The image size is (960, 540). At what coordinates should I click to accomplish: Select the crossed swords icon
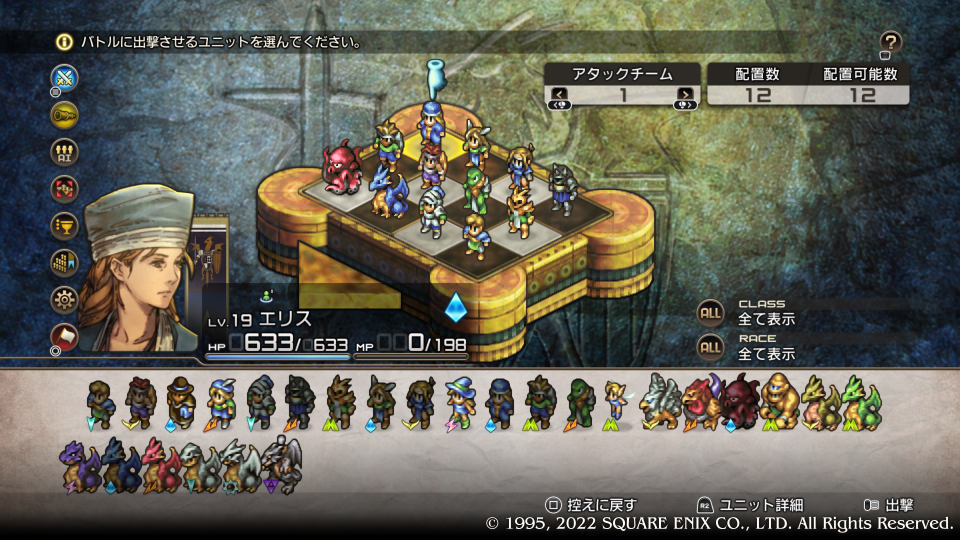pos(65,77)
